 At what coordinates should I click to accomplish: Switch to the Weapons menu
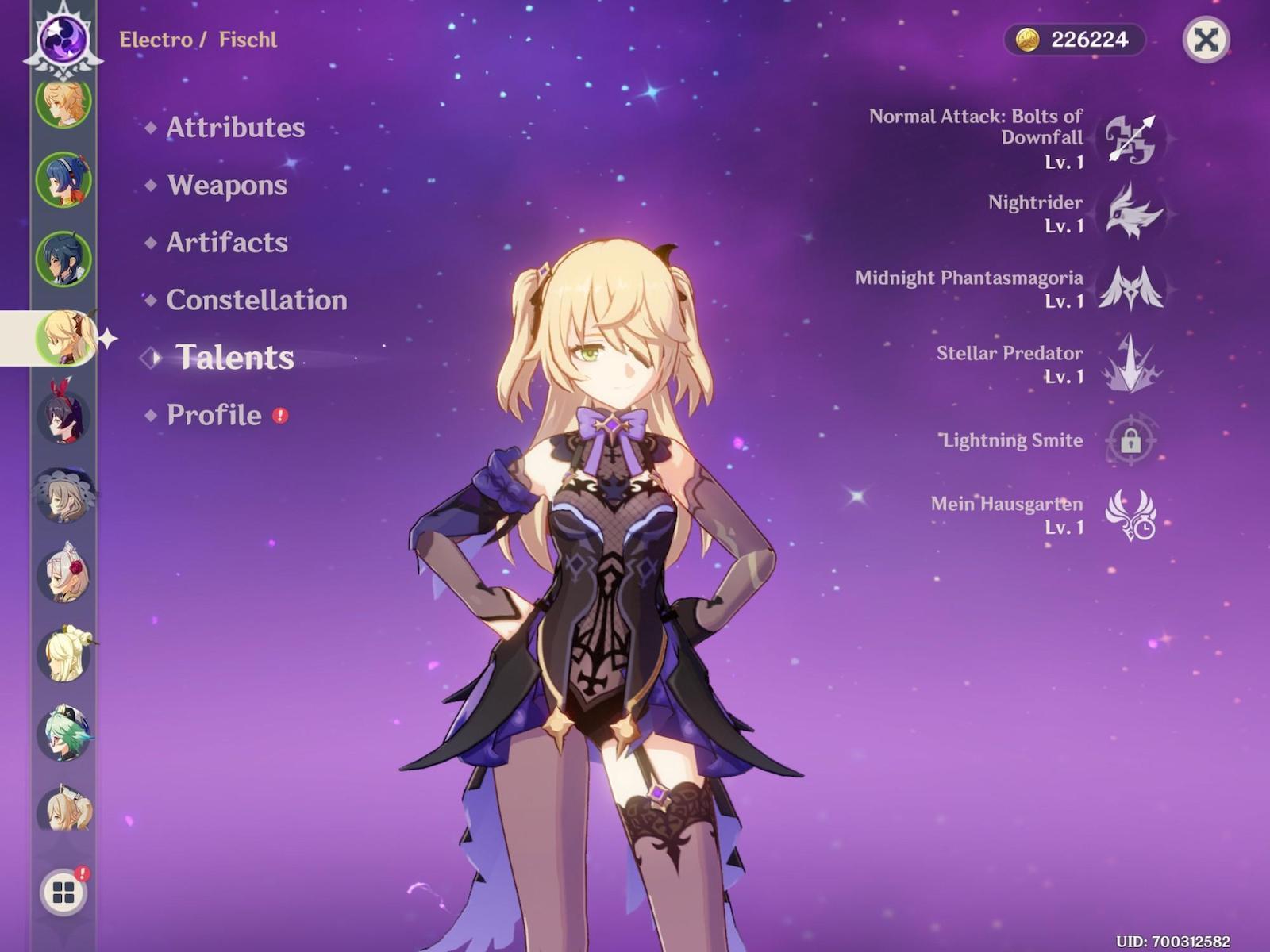click(226, 186)
